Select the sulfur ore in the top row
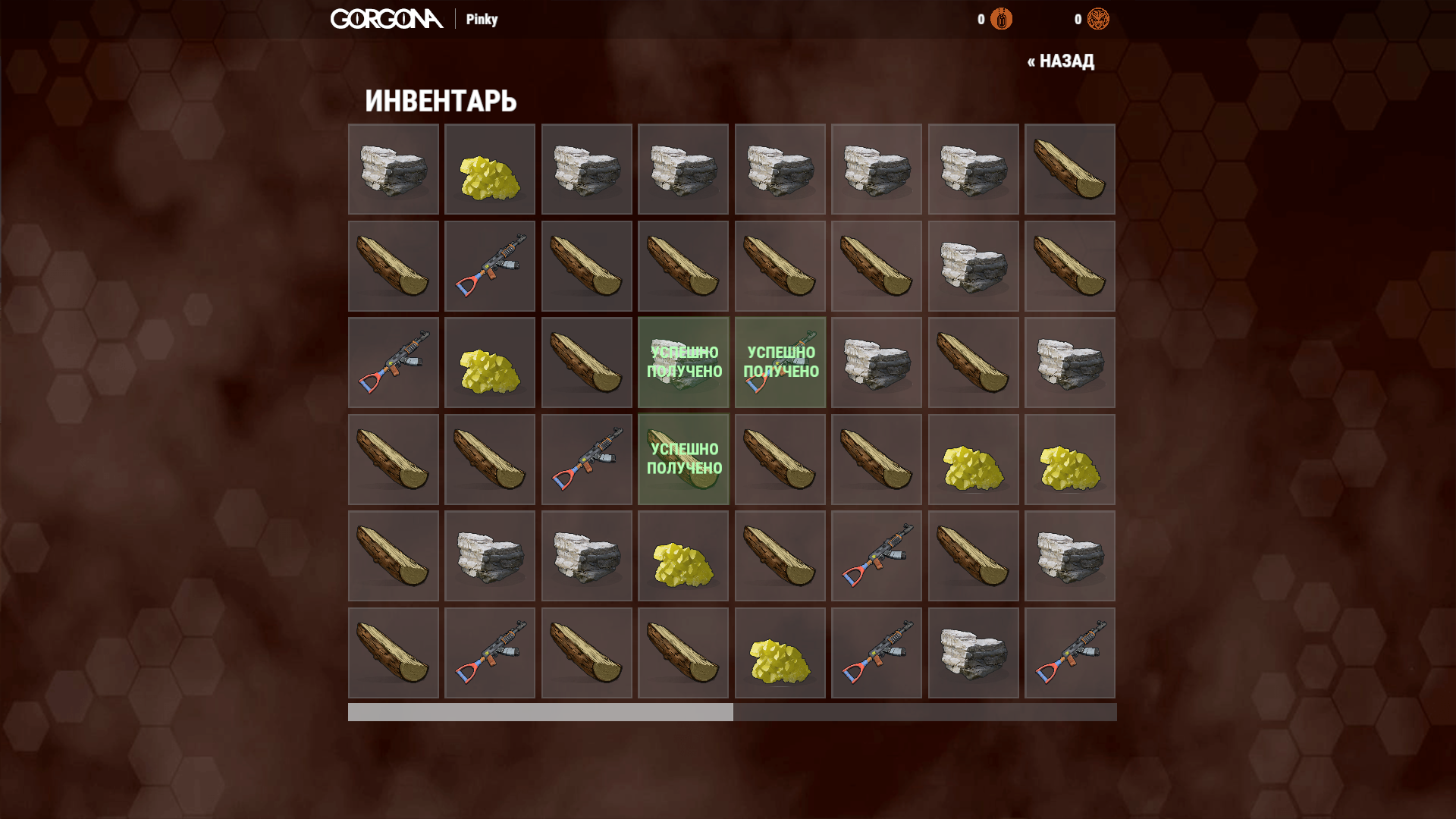The width and height of the screenshot is (1456, 819). 490,169
